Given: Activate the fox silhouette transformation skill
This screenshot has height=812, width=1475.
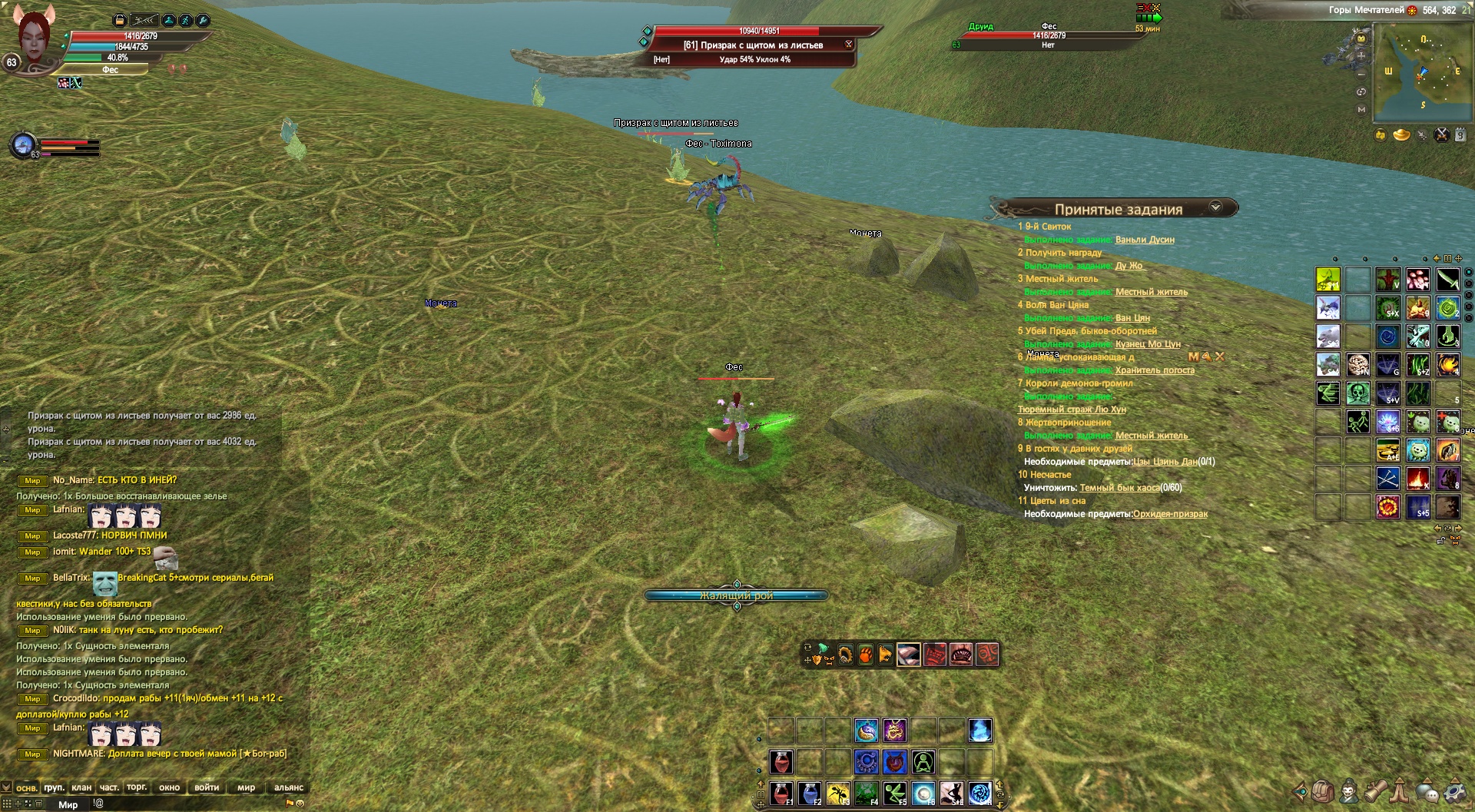Looking at the screenshot, I should (952, 794).
